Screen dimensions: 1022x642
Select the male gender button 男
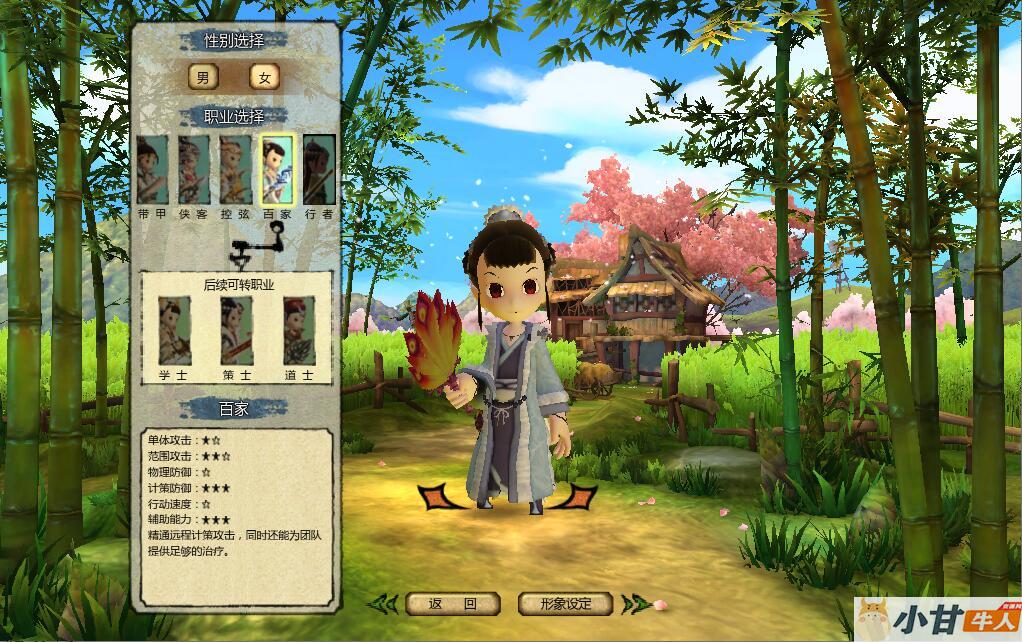coord(203,78)
